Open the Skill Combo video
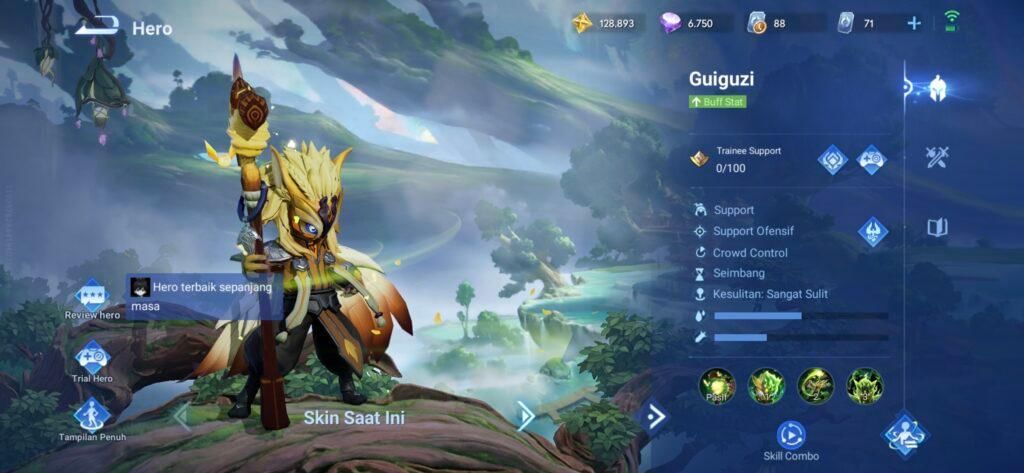 790,436
